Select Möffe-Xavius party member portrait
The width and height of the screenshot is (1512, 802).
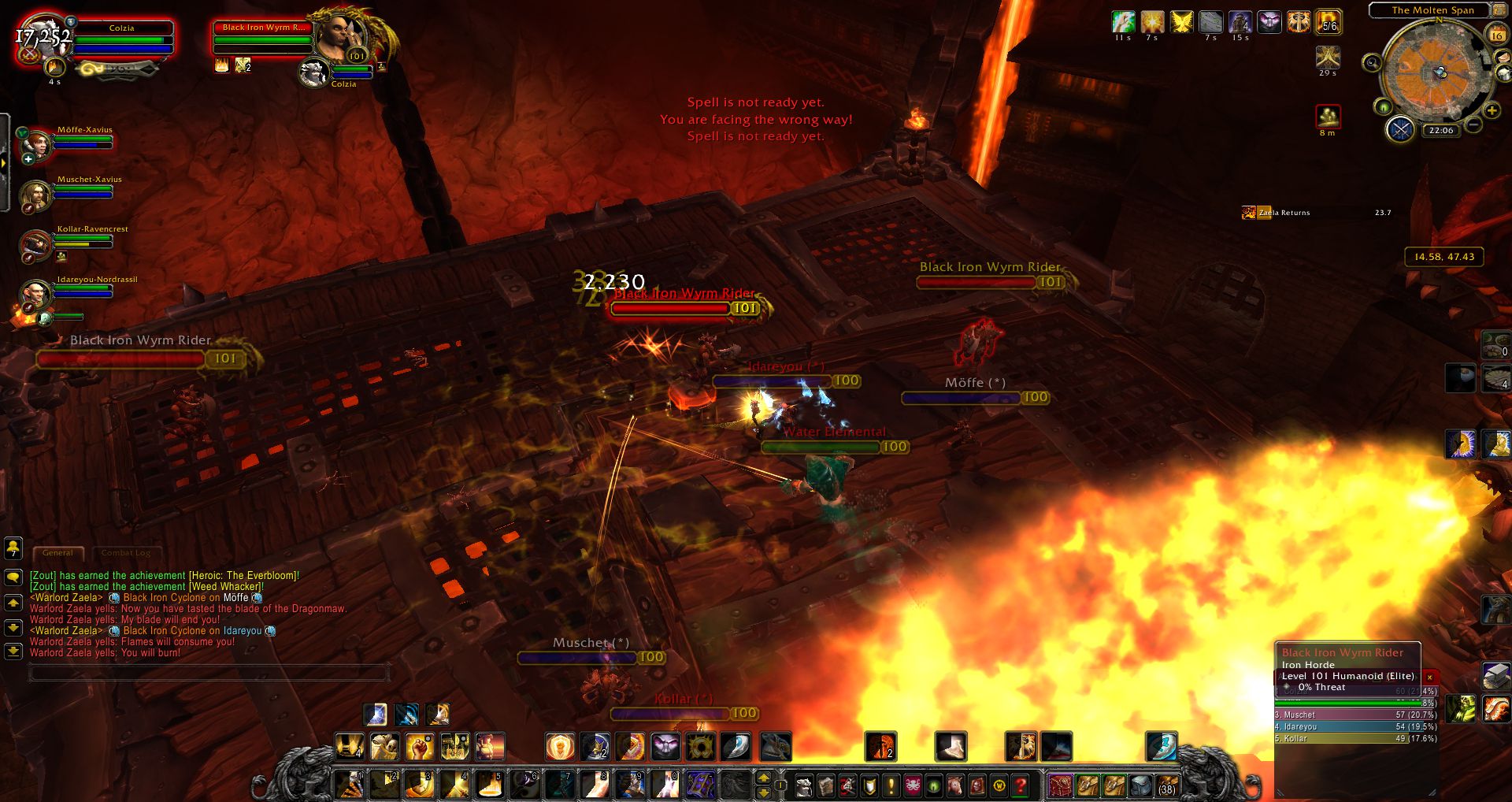36,143
